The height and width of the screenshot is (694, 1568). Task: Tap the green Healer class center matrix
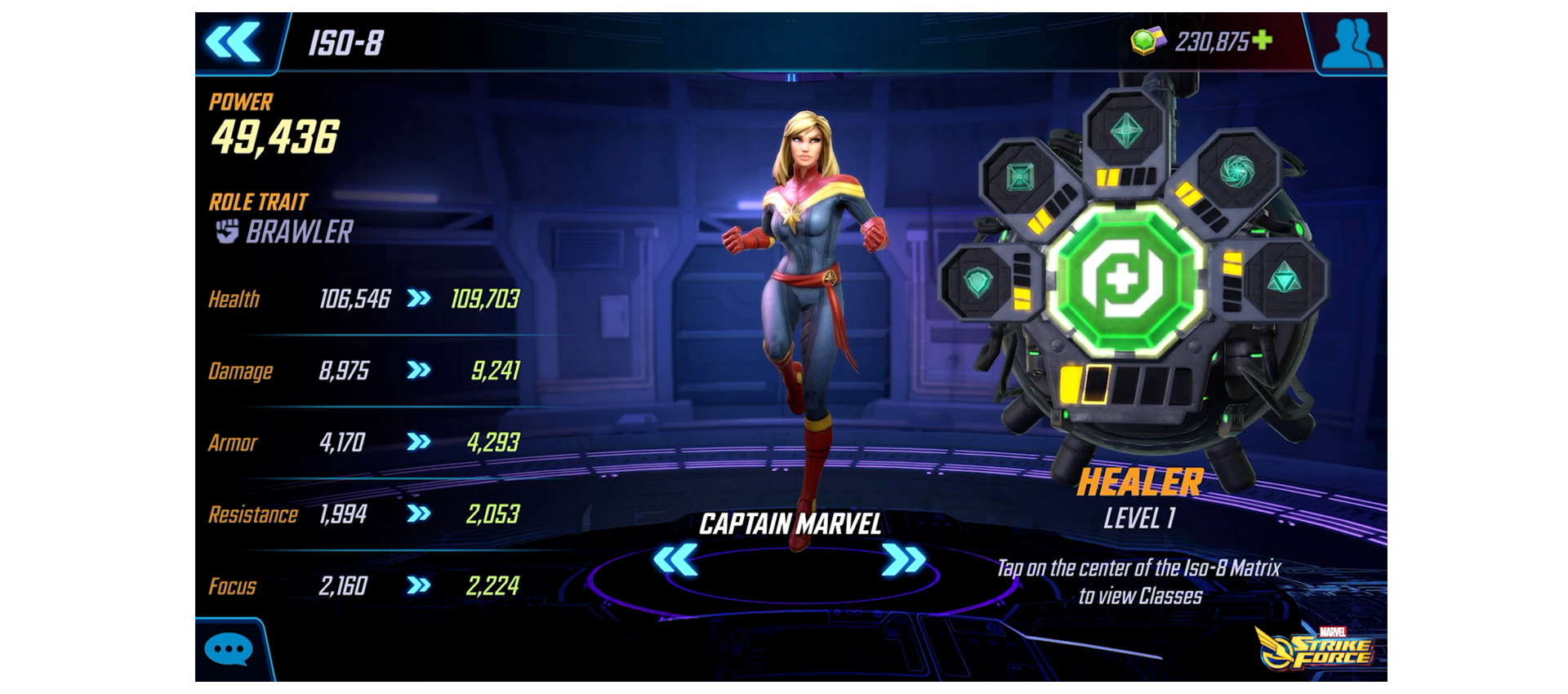click(x=1125, y=278)
